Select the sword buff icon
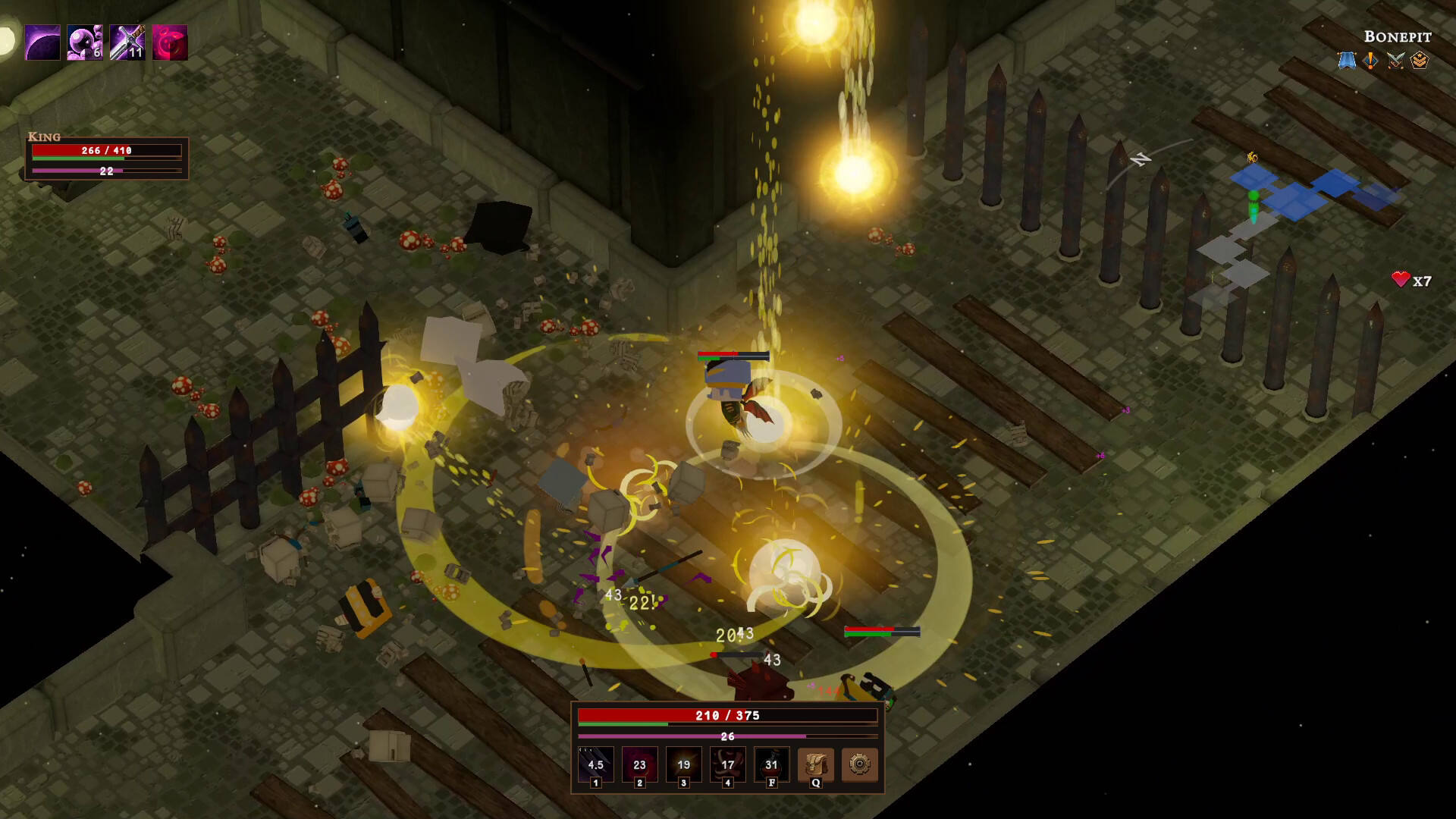The image size is (1456, 819). [x=127, y=42]
